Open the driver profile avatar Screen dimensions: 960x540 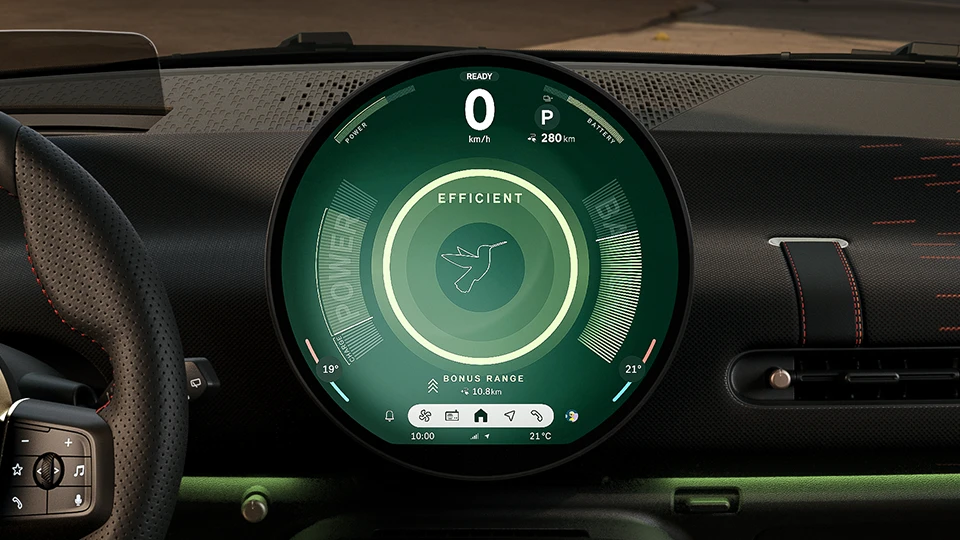tap(571, 415)
